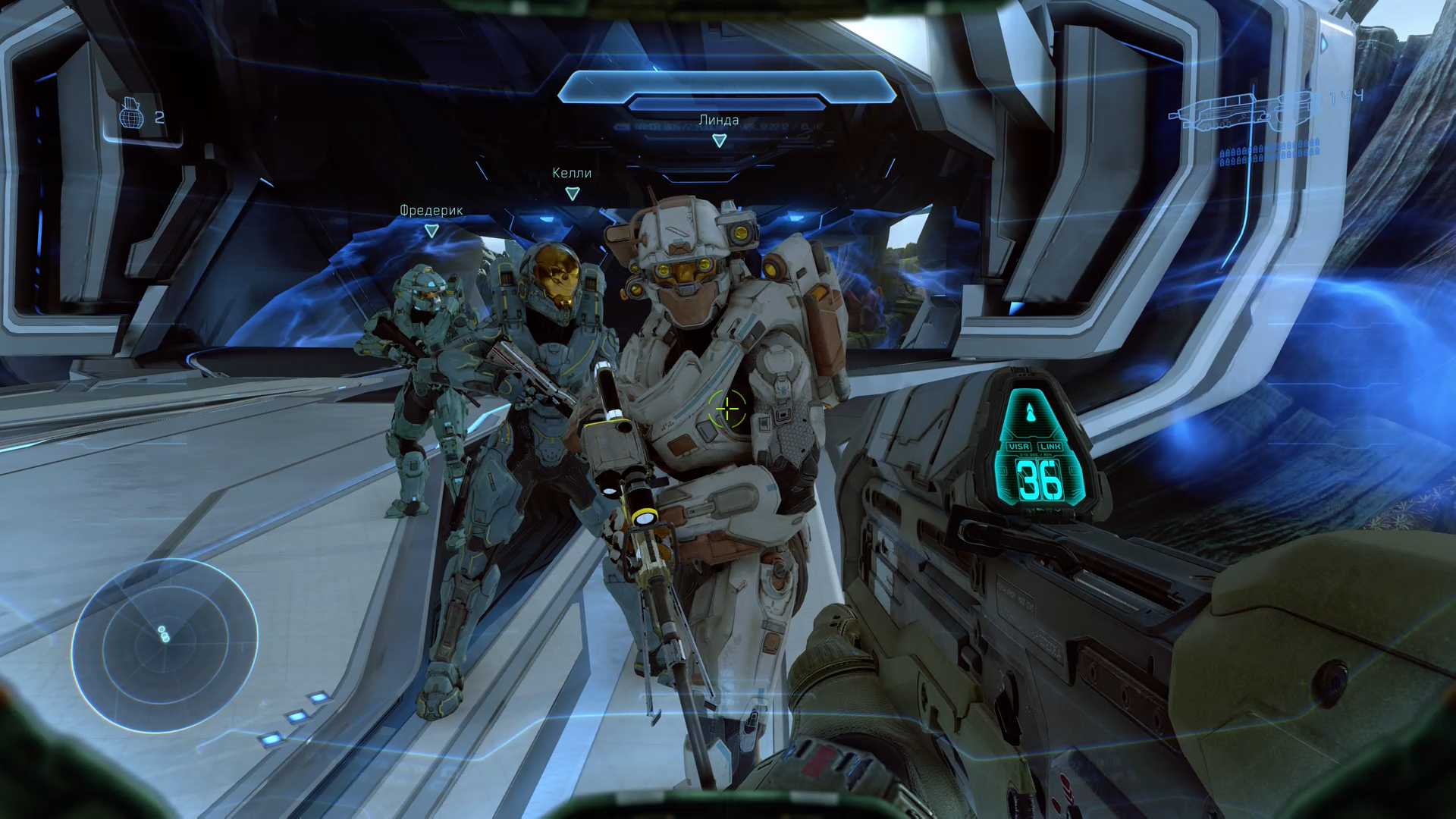Choose the Фредерик teammate marker
Image resolution: width=1456 pixels, height=819 pixels.
[x=431, y=231]
